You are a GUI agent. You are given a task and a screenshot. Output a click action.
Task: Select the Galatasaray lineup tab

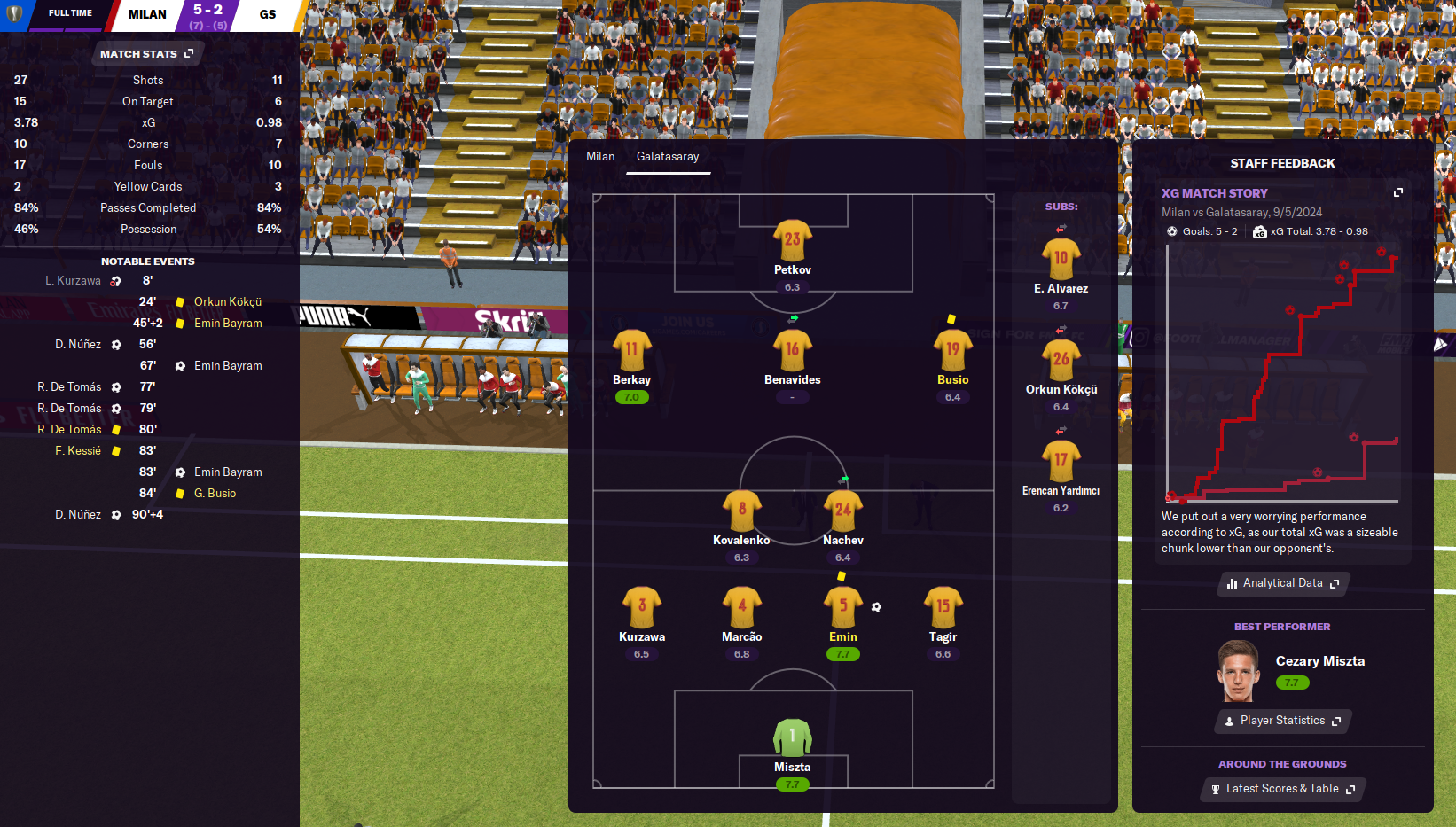668,157
